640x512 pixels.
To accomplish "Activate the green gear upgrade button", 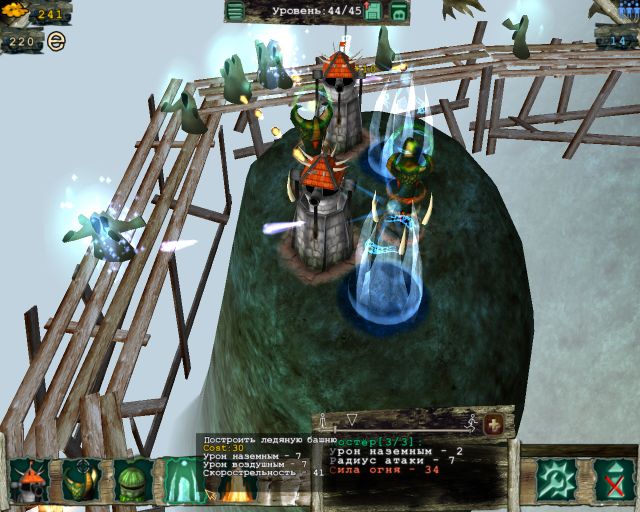I will point(555,480).
